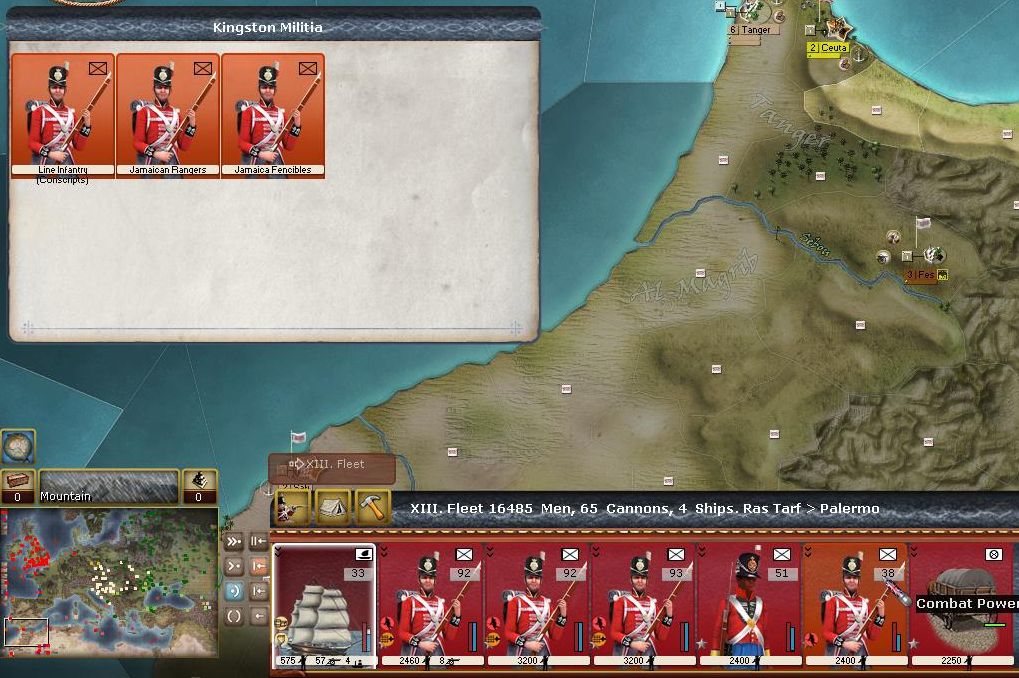Select the Line Infantry (Conscripts) unit card
The image size is (1019, 678).
click(x=63, y=115)
